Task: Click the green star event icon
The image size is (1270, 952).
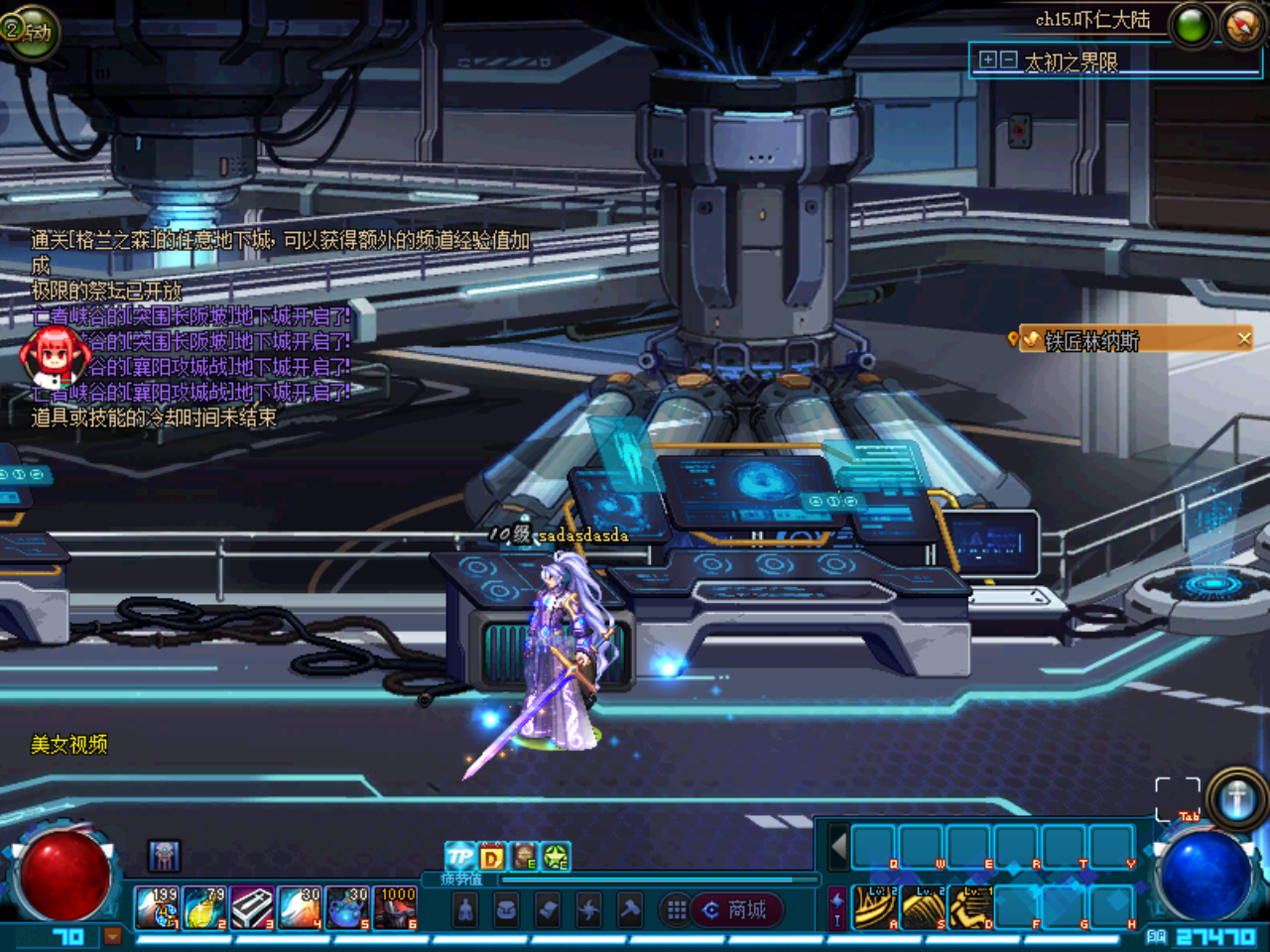Action: (556, 856)
